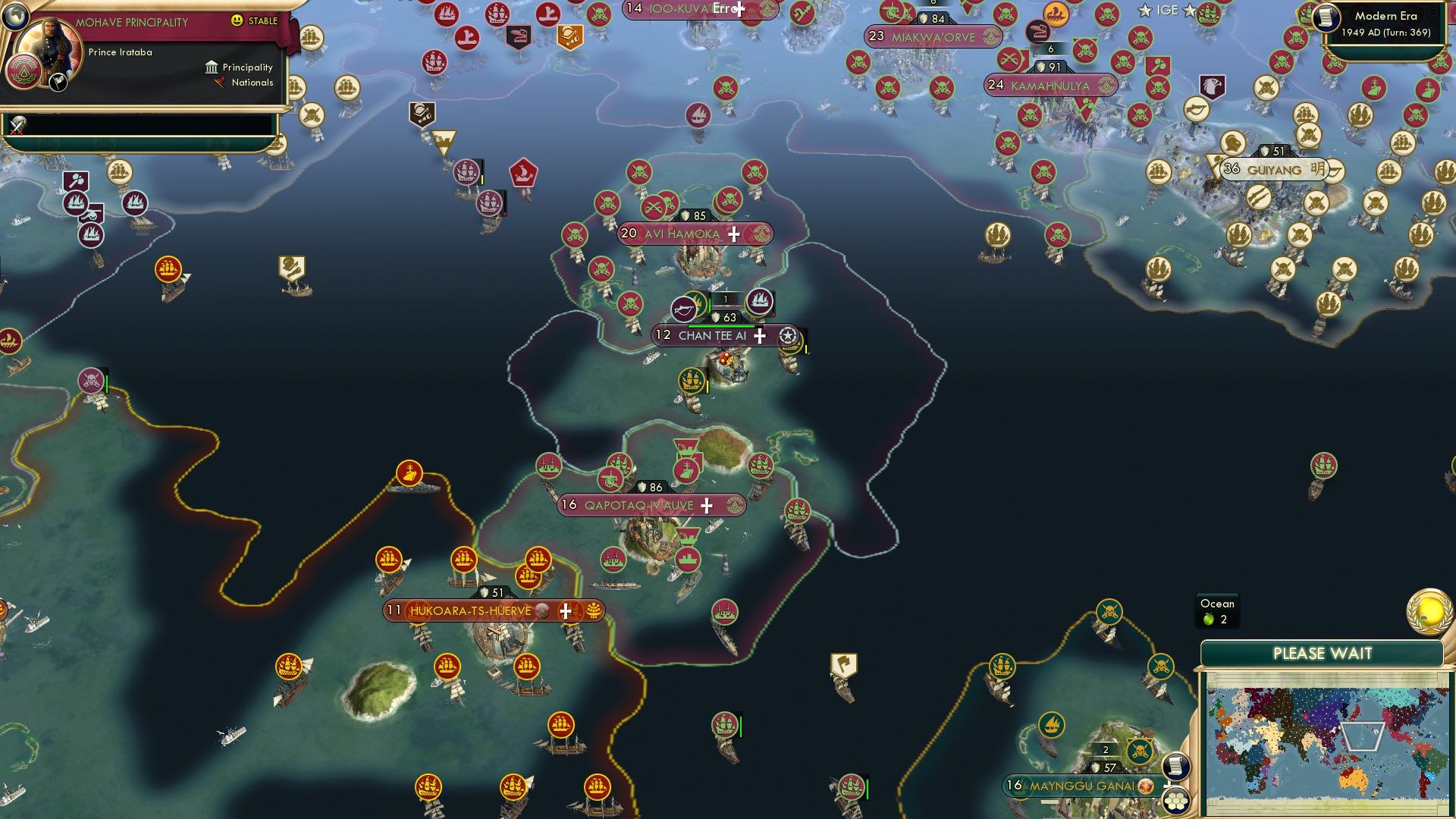Click the health bar above Chan Tee Ai
1456x819 pixels.
pyautogui.click(x=722, y=326)
